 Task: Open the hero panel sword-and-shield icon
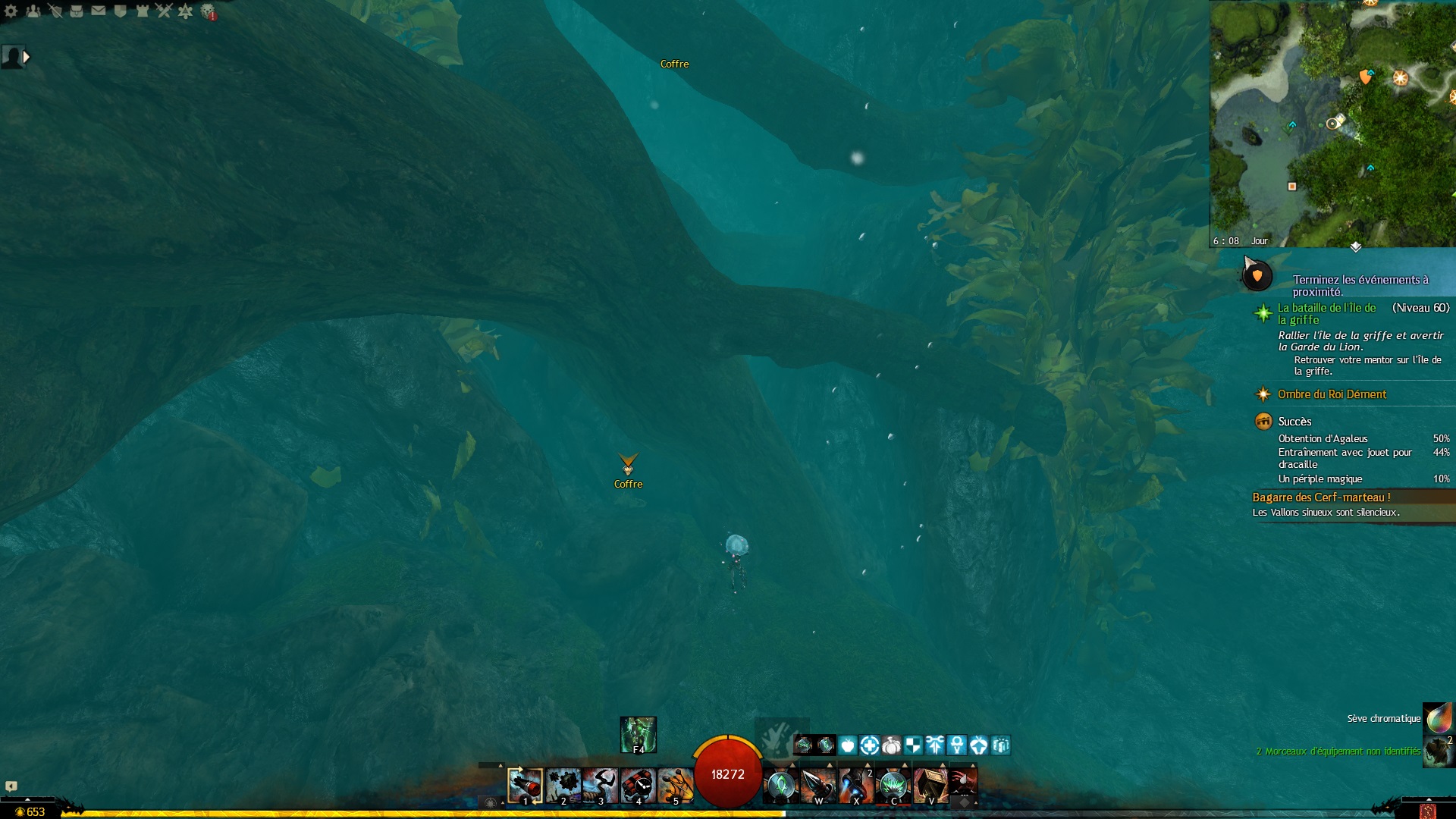[x=55, y=11]
